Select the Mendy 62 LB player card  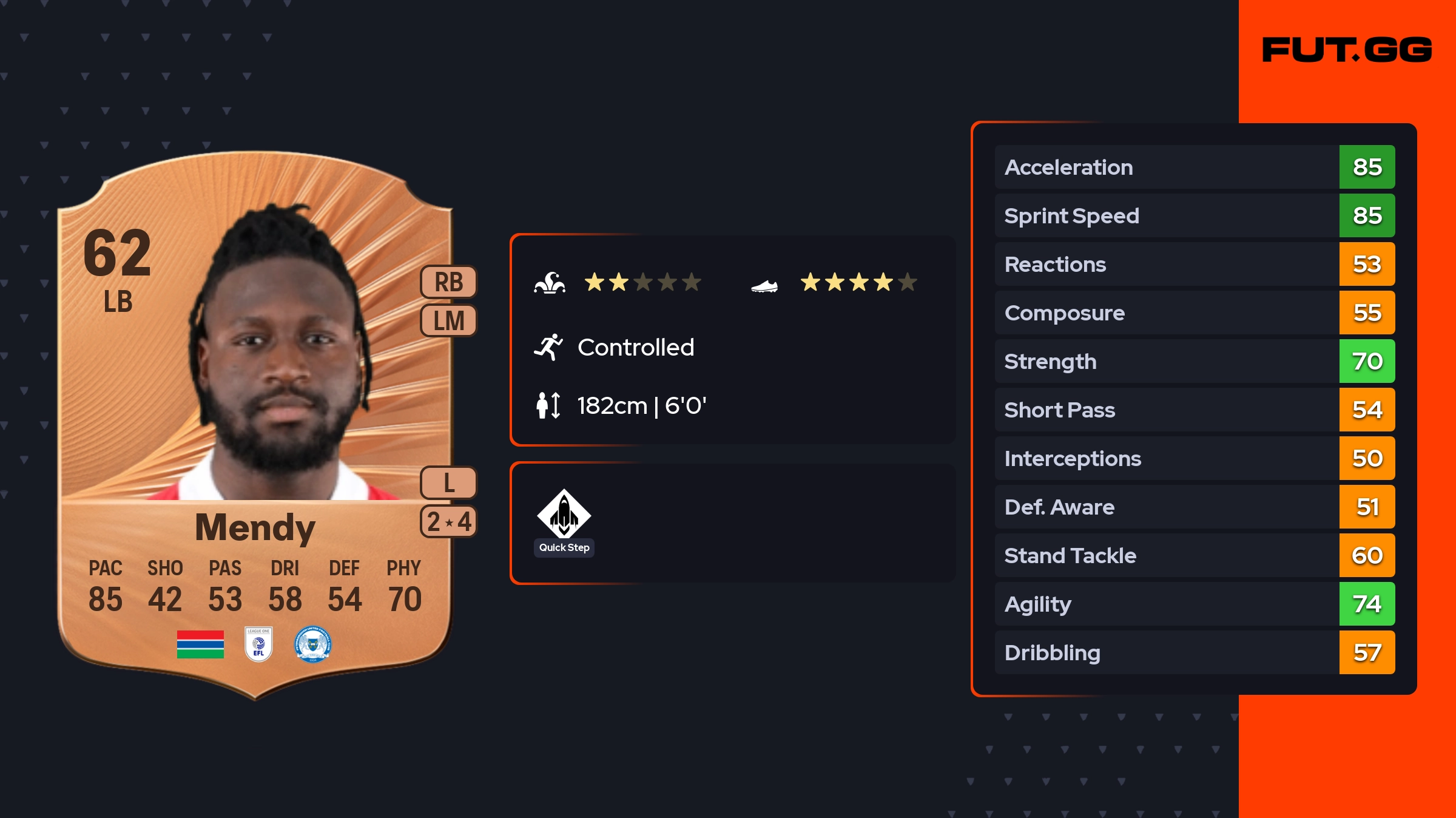click(255, 425)
